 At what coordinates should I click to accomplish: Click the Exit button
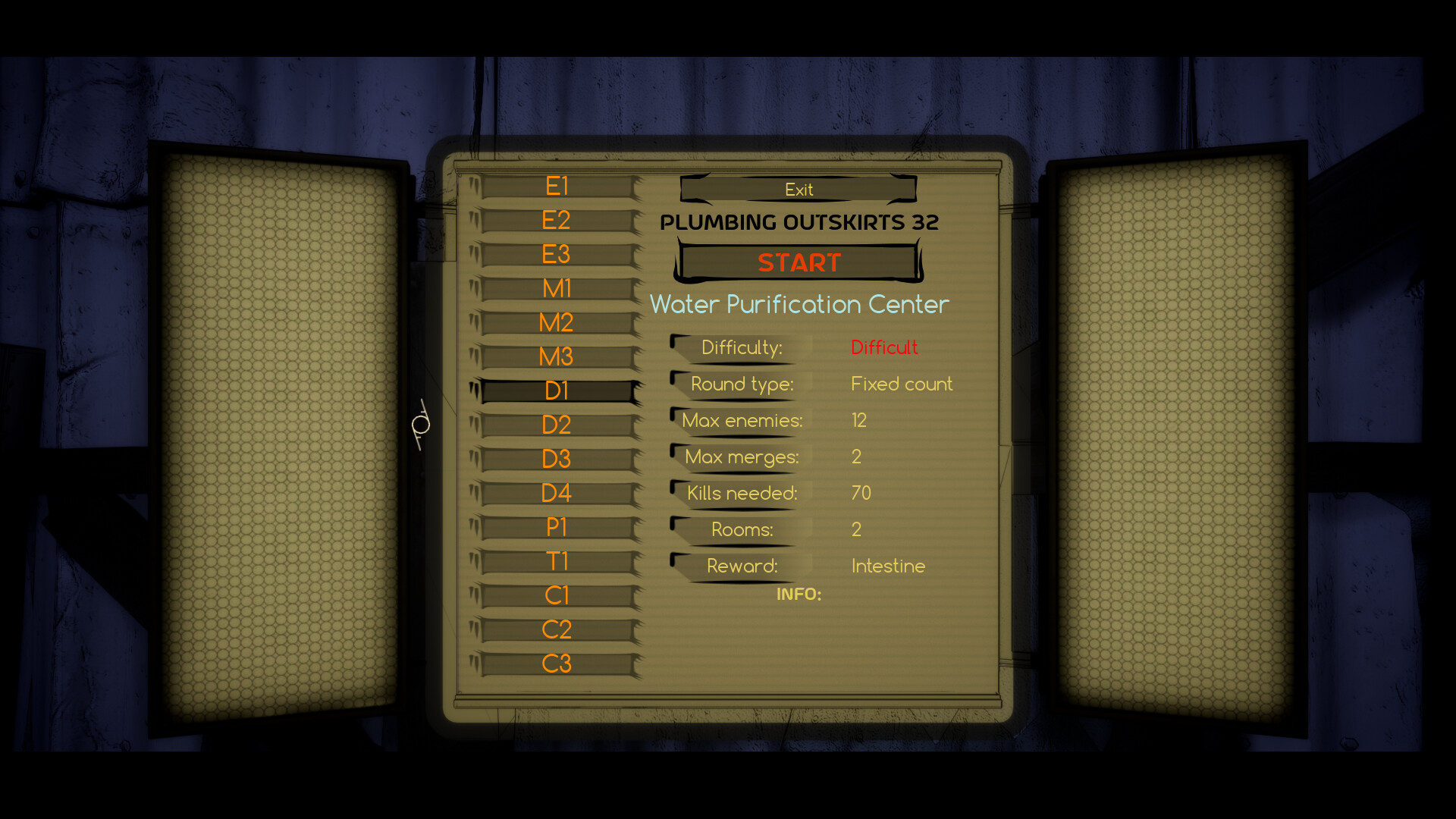pos(798,189)
